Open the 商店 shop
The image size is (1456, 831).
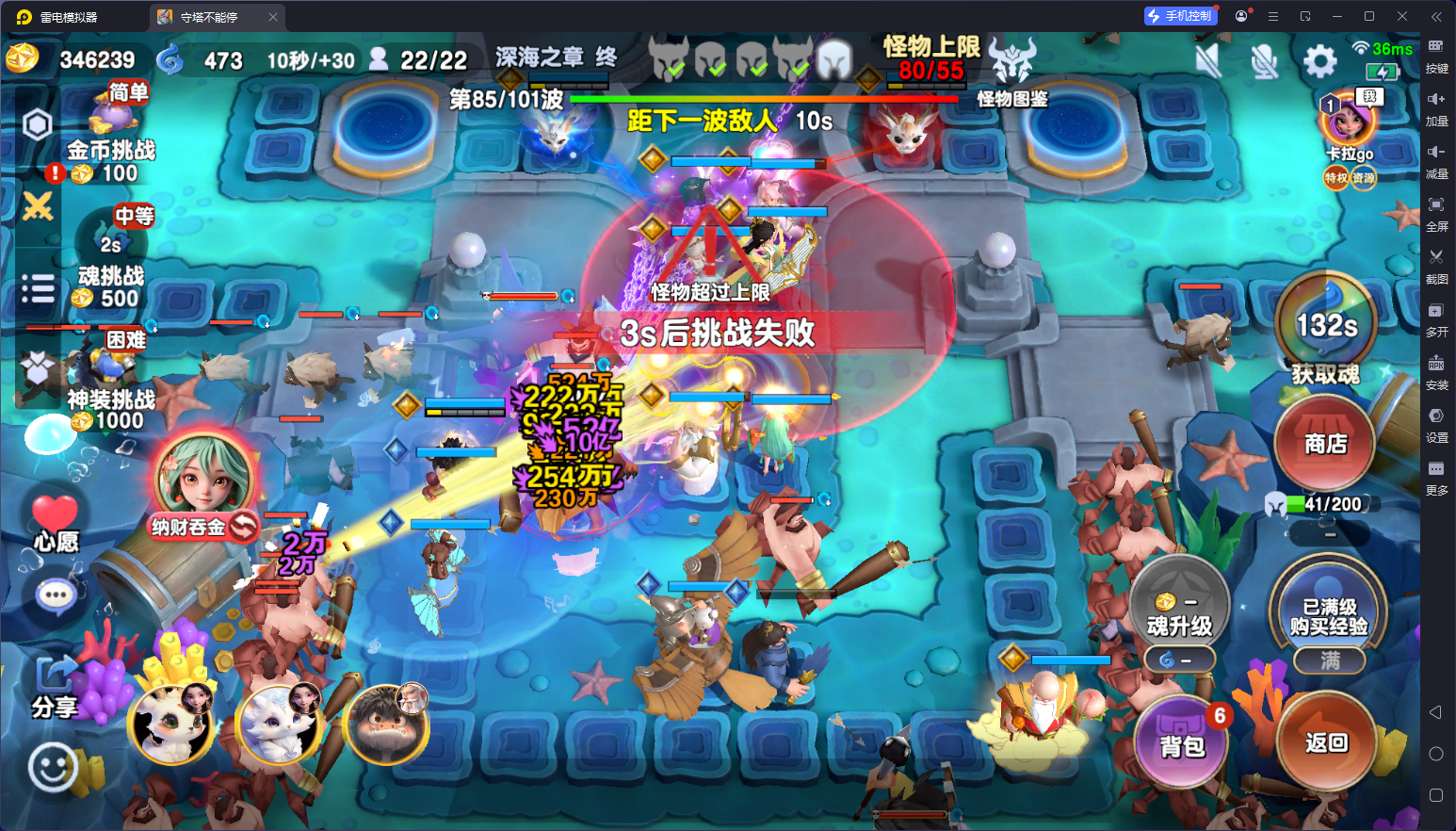1324,443
